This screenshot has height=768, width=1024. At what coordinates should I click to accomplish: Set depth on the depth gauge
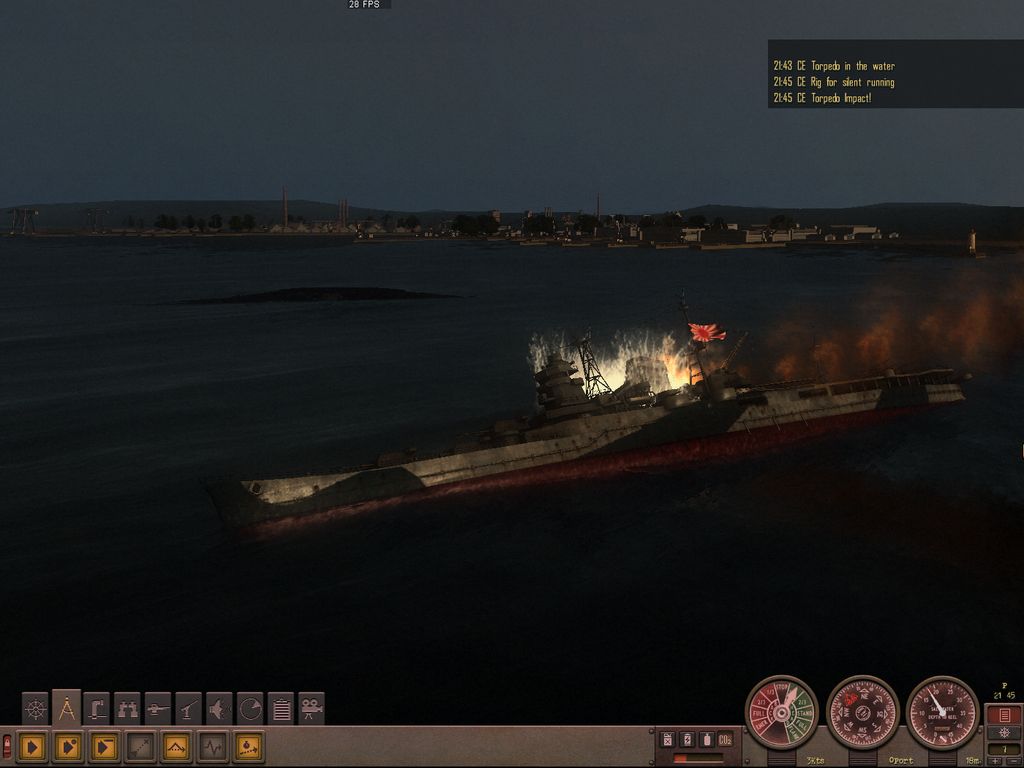942,712
